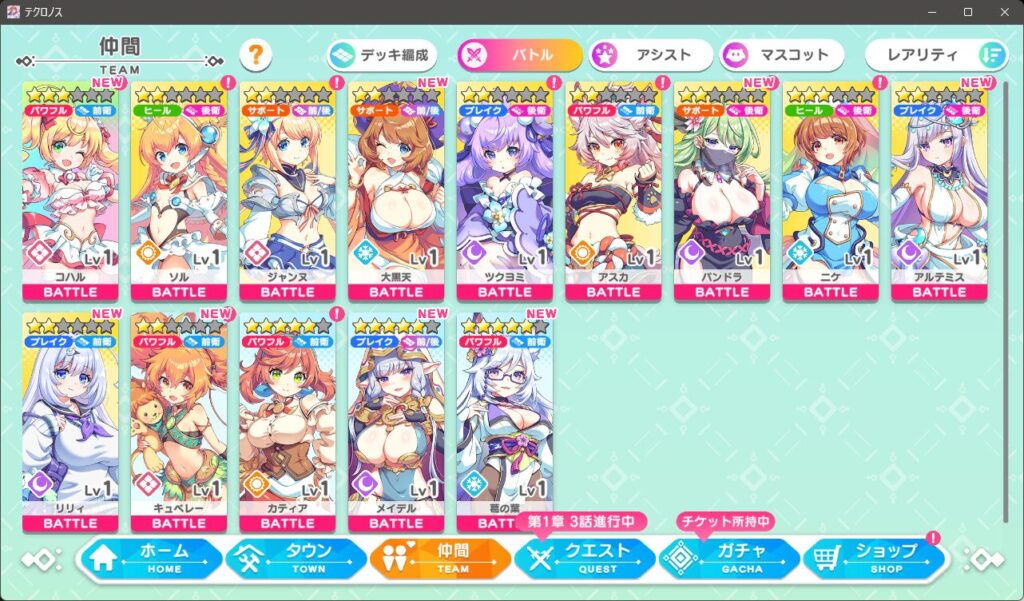Select the ツクヨミ character card
1024x601 pixels.
[505, 190]
